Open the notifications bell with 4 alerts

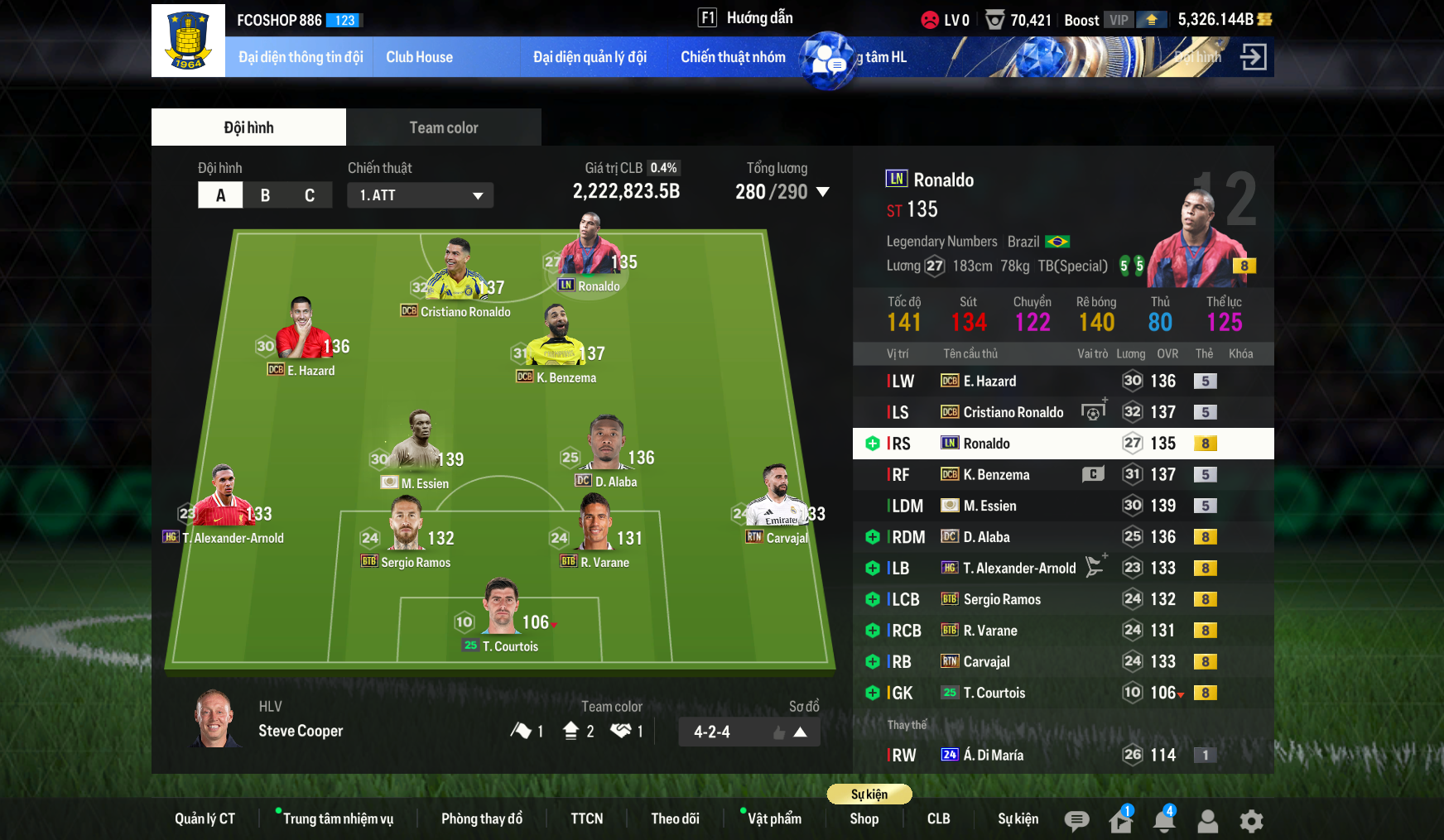1164,820
